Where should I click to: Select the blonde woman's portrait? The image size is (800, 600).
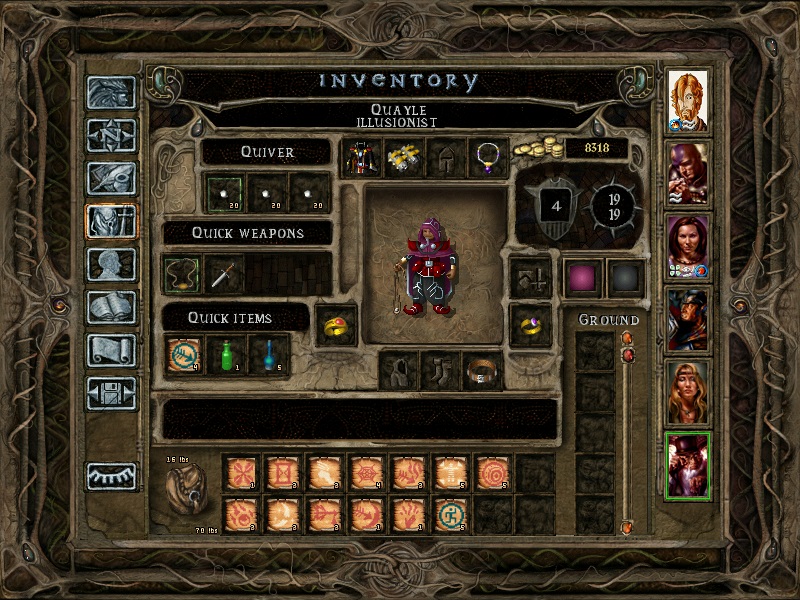(x=688, y=392)
